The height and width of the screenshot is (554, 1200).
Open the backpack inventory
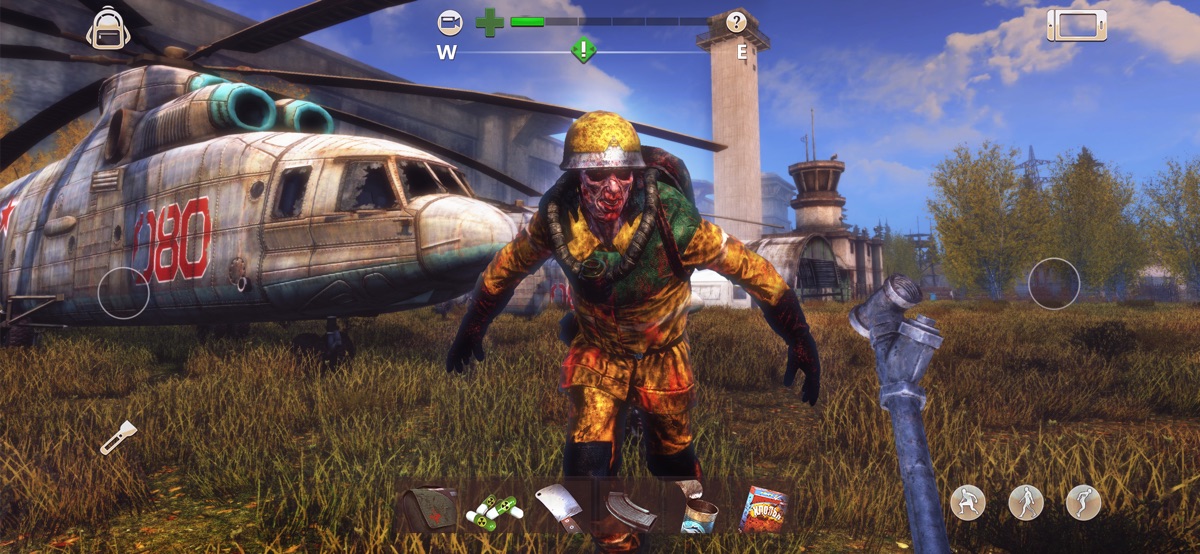point(106,30)
